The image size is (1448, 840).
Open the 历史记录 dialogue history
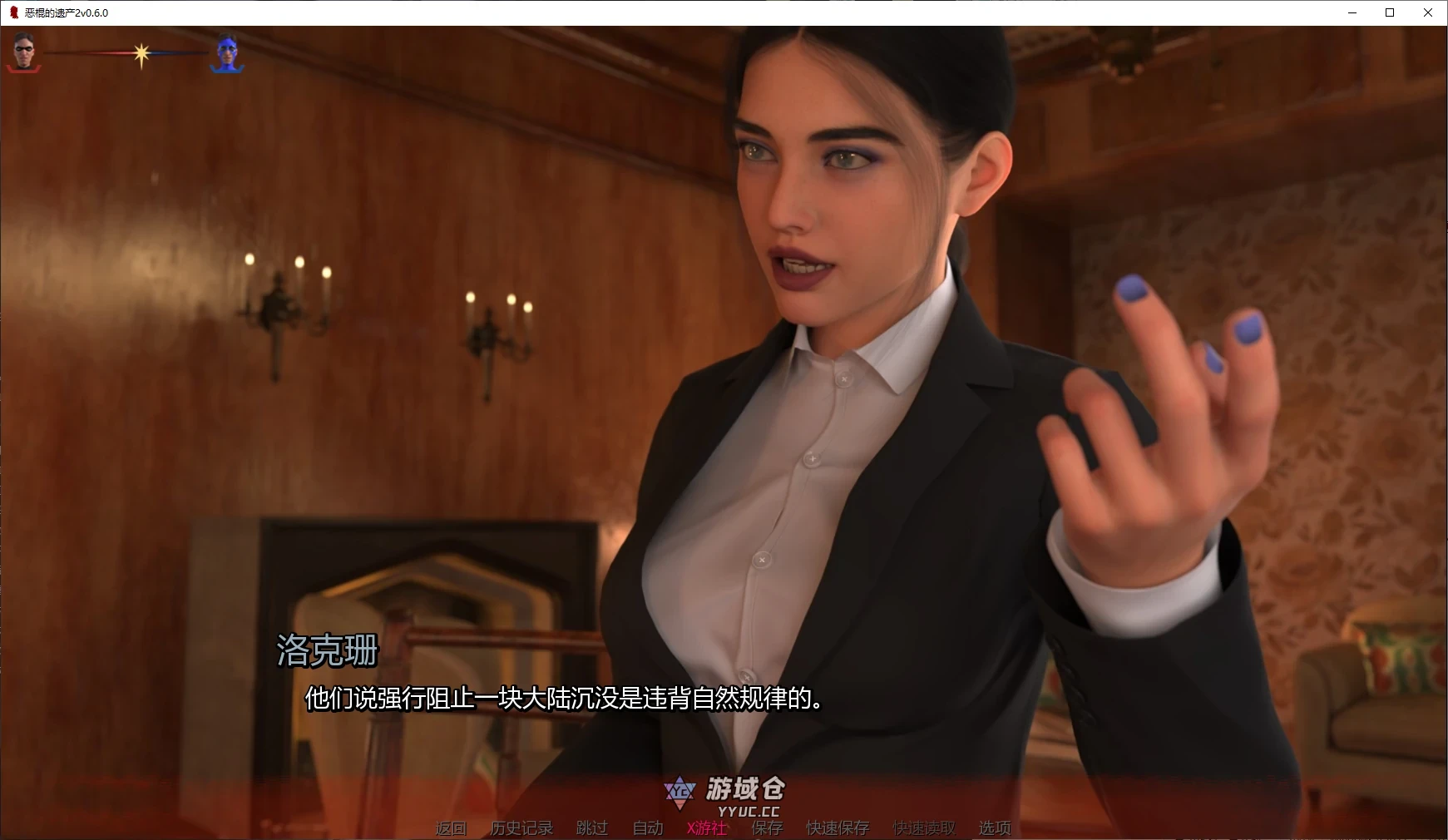coord(524,828)
